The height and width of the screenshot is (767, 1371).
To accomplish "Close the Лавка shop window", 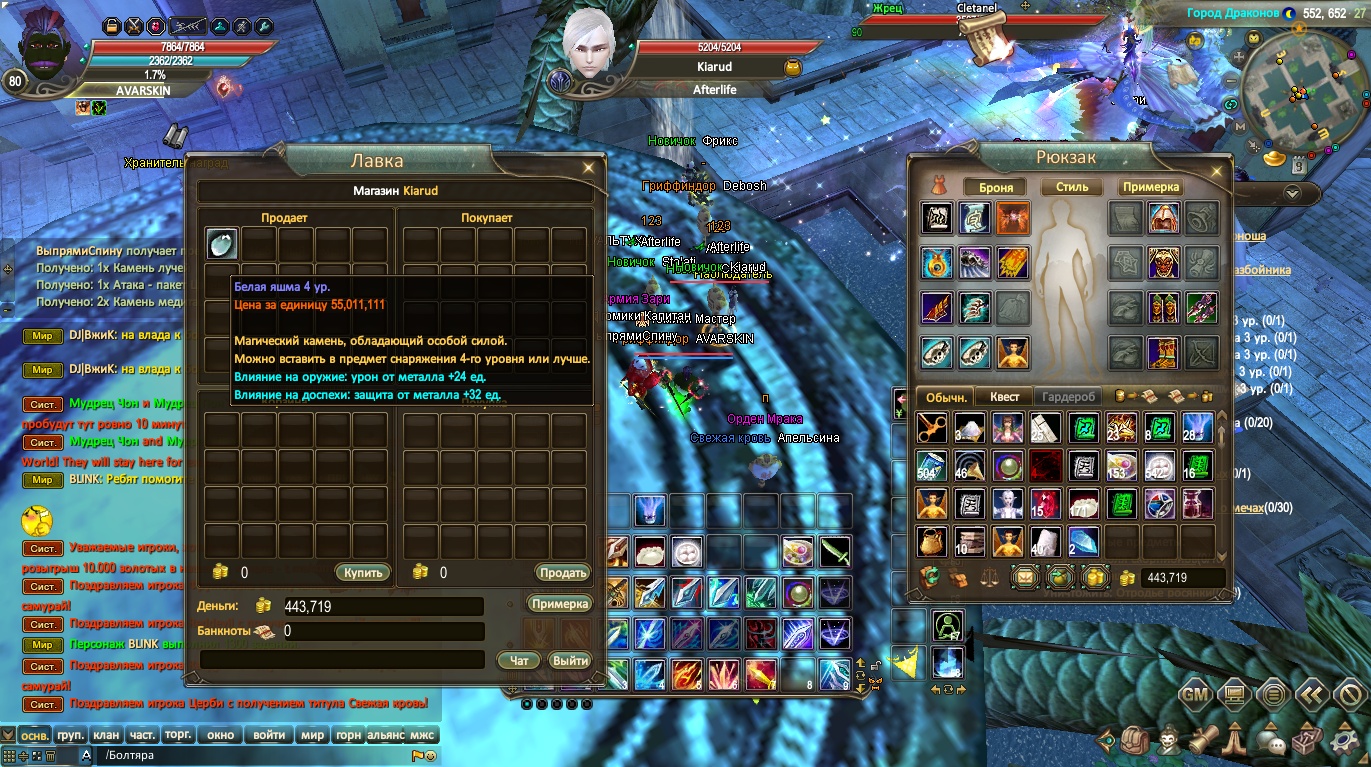I will (589, 167).
